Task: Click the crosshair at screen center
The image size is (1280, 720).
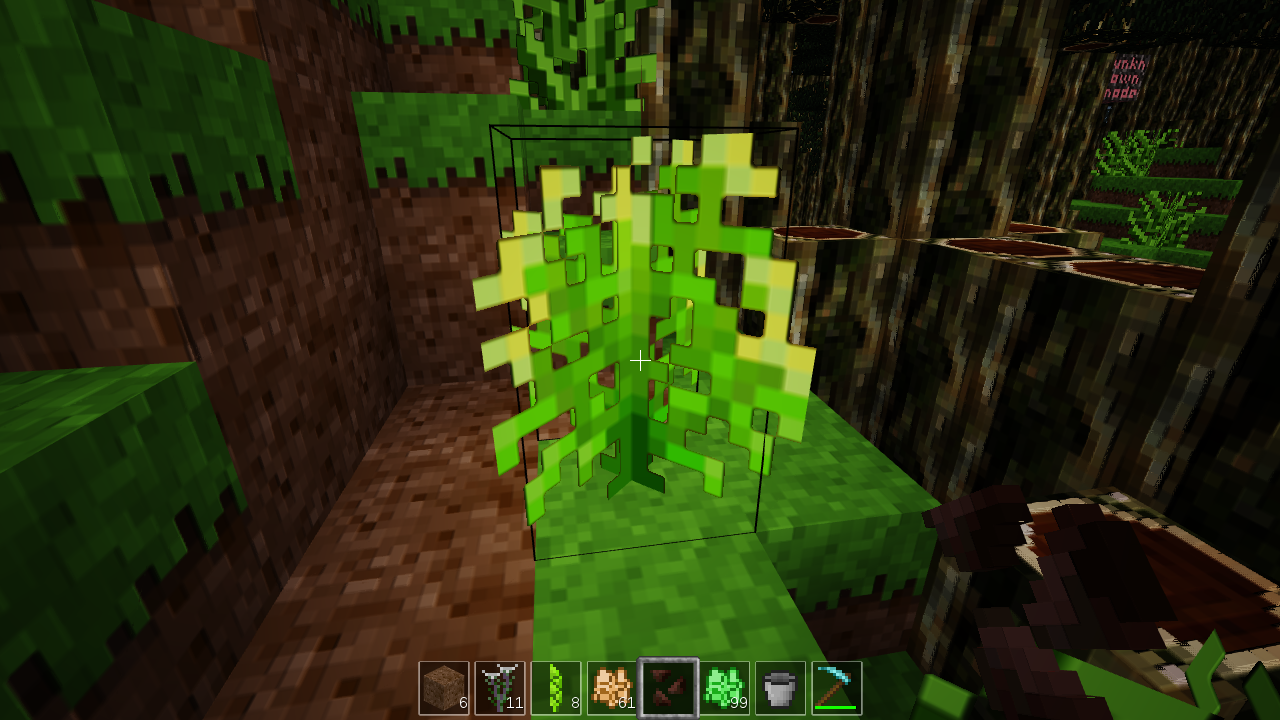Action: pyautogui.click(x=640, y=360)
